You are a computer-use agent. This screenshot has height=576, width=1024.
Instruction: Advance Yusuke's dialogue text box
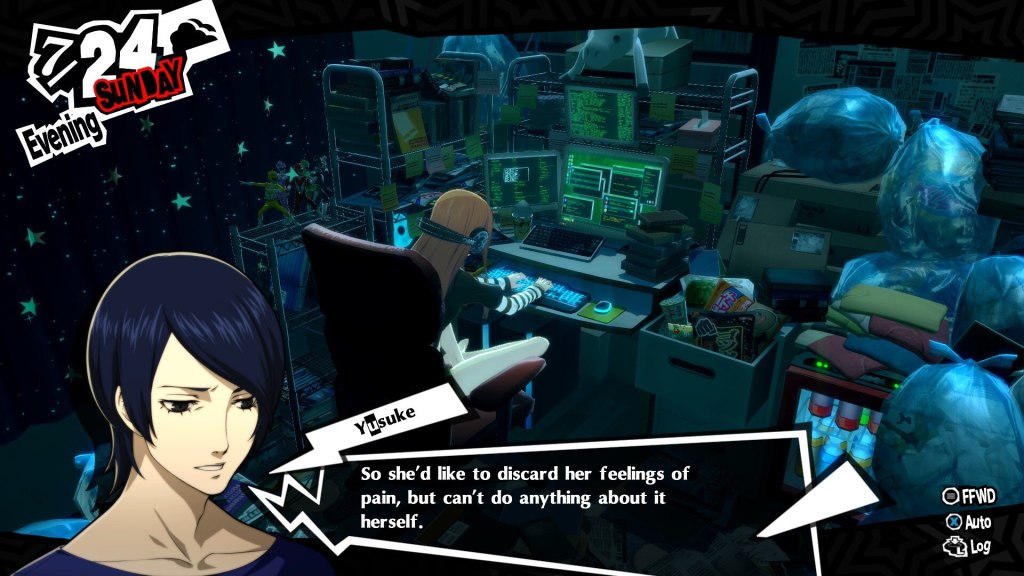(528, 496)
